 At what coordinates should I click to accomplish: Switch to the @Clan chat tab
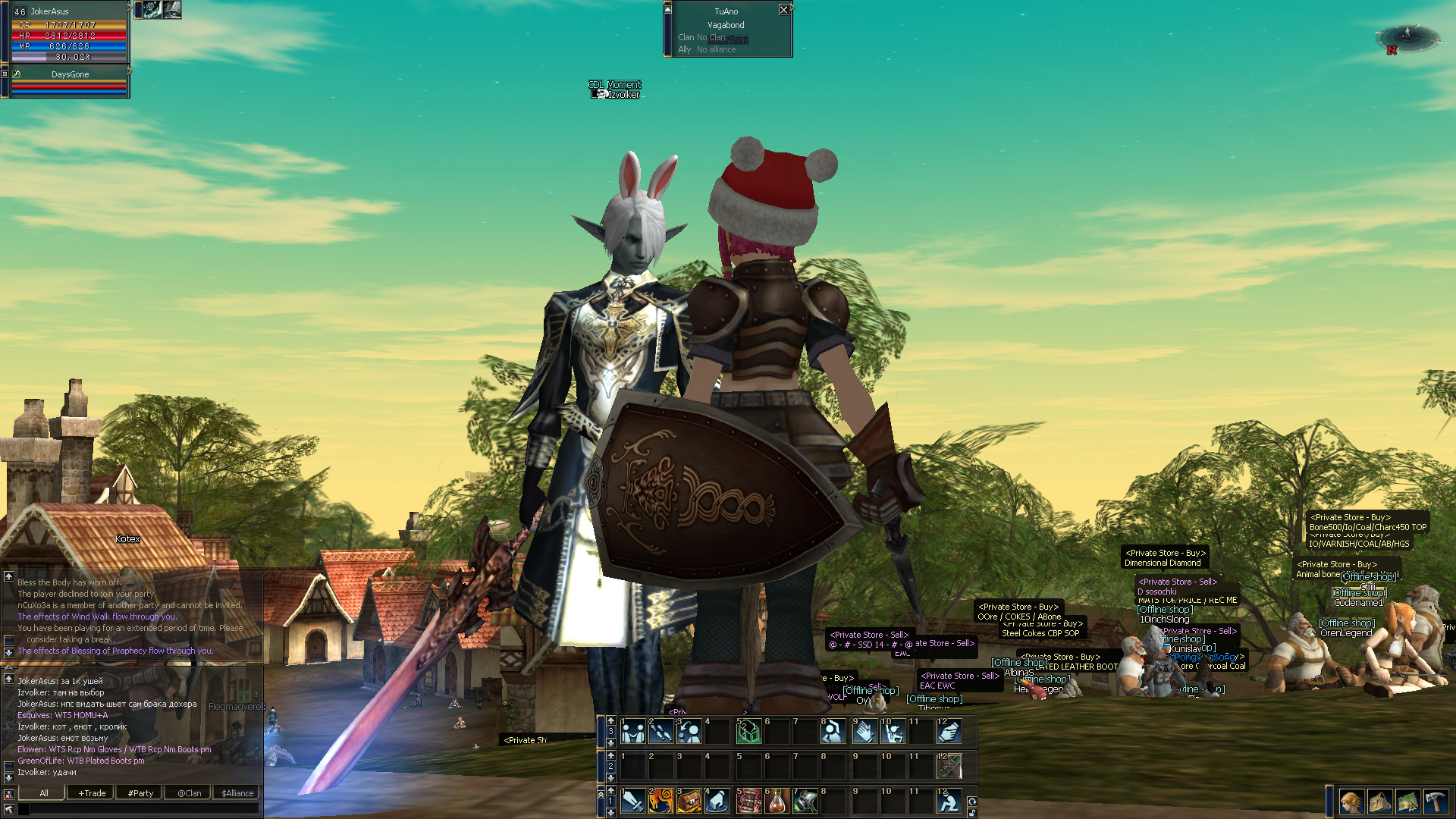click(x=189, y=793)
